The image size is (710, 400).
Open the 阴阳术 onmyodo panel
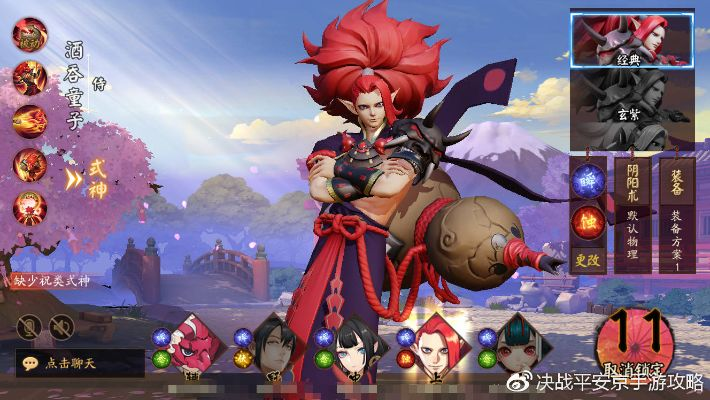[630, 214]
